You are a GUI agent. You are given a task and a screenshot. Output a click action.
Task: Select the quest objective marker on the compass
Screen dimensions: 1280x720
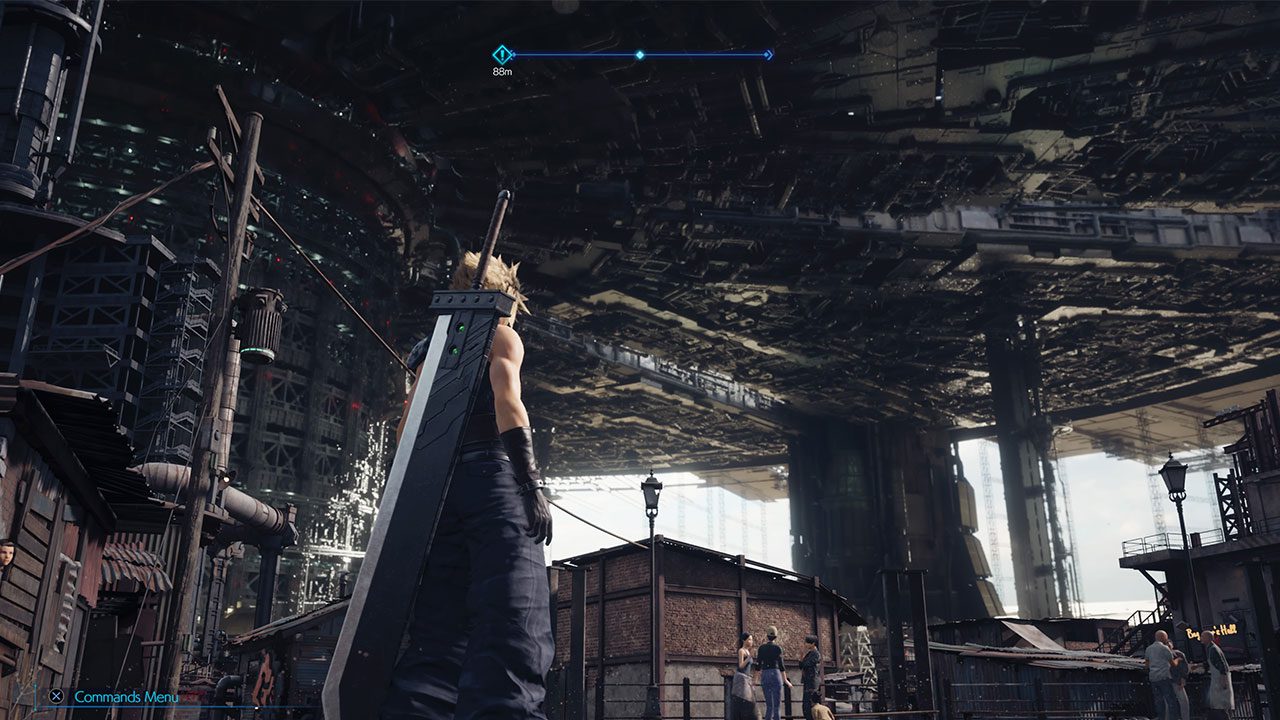pyautogui.click(x=502, y=55)
